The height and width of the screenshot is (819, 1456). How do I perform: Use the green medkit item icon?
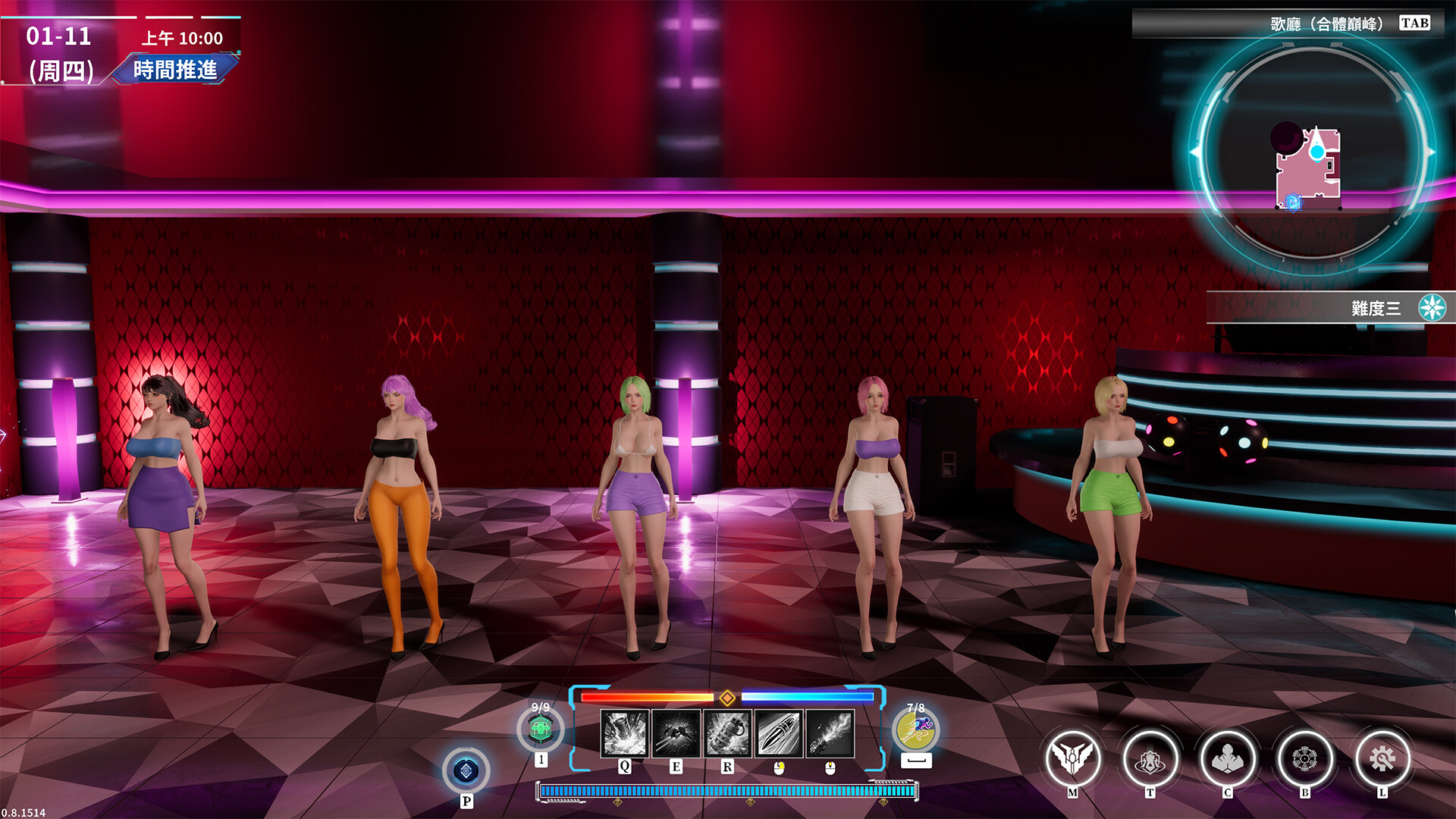(541, 730)
